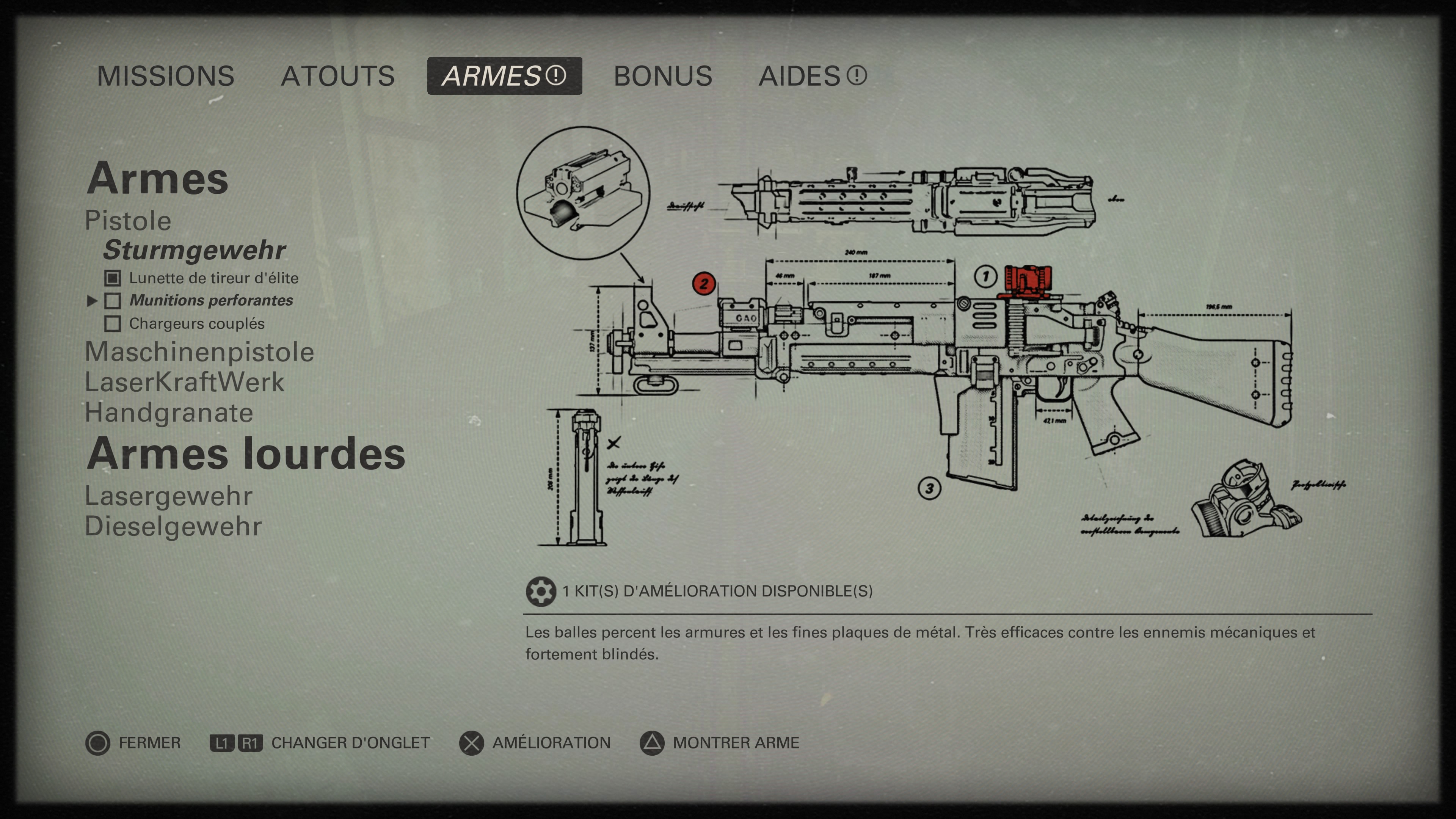Select the LaserKraftWerk weapon
Screen dimensions: 1456x819
(x=185, y=383)
